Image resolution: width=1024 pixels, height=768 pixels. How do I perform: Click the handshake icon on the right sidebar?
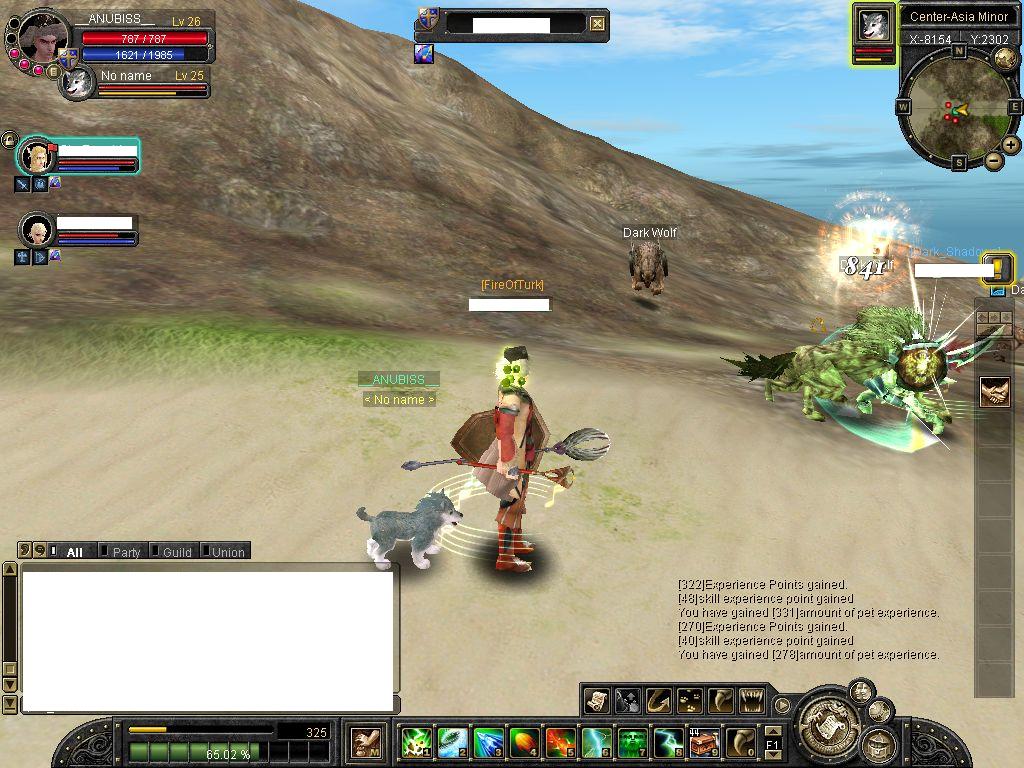click(x=994, y=392)
